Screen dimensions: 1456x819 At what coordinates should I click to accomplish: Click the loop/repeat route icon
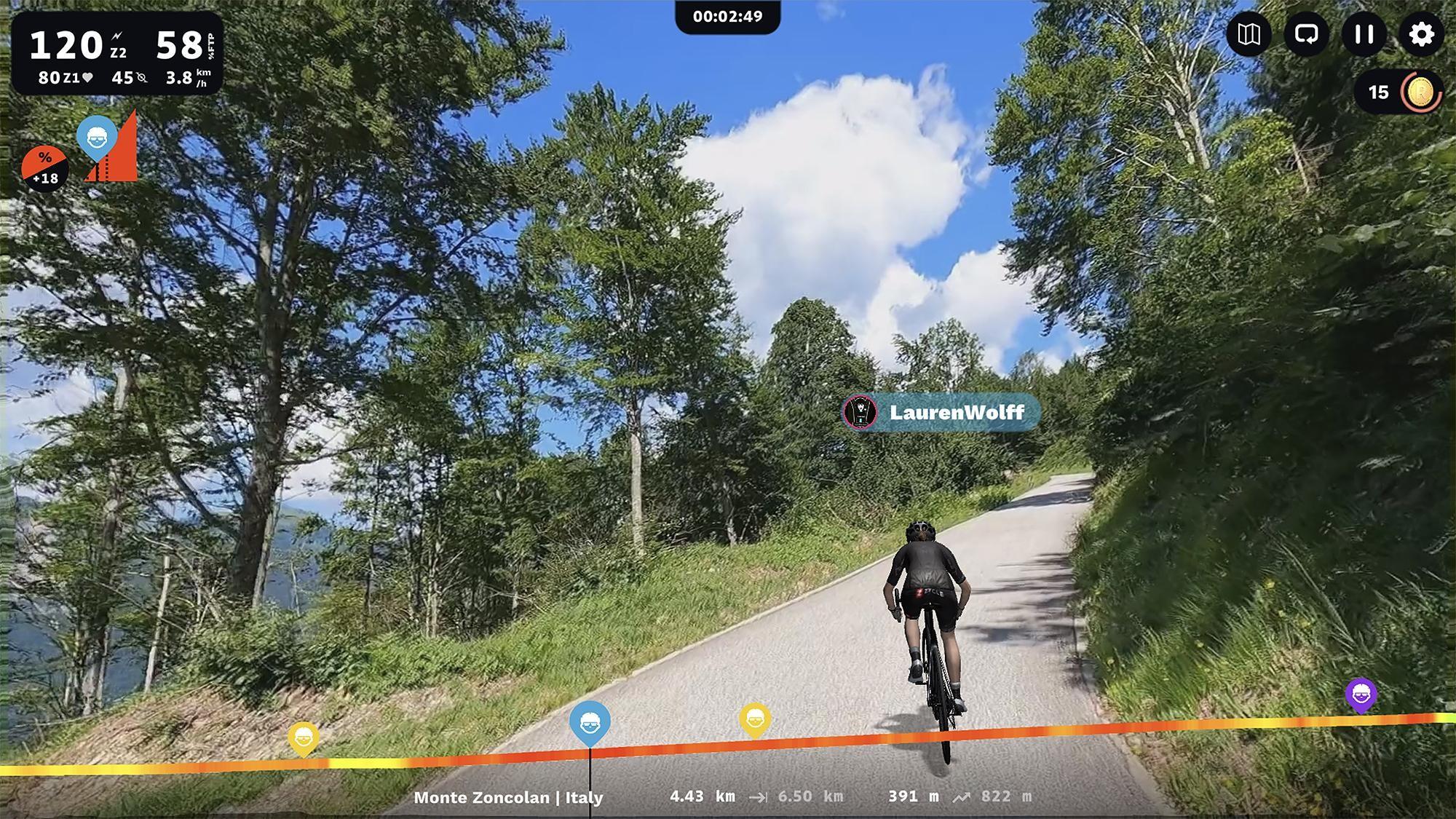(1307, 34)
